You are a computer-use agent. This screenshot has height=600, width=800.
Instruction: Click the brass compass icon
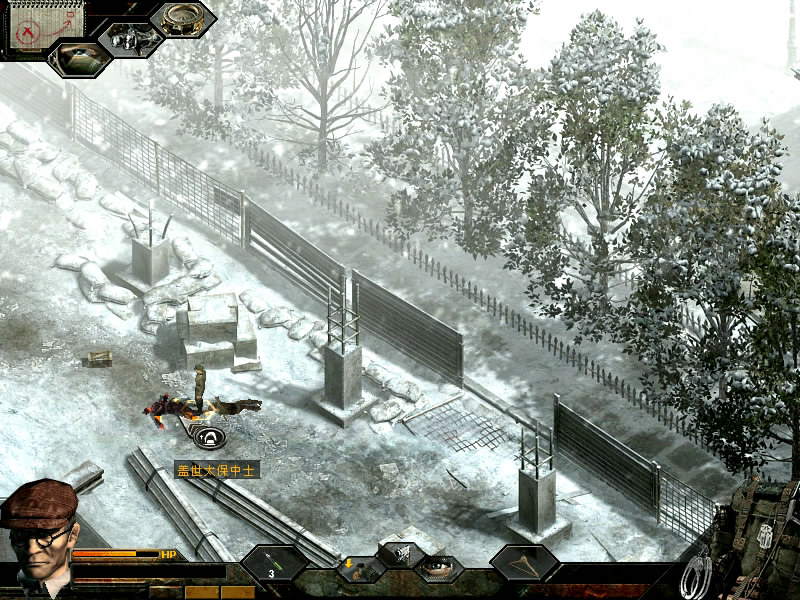tap(182, 19)
